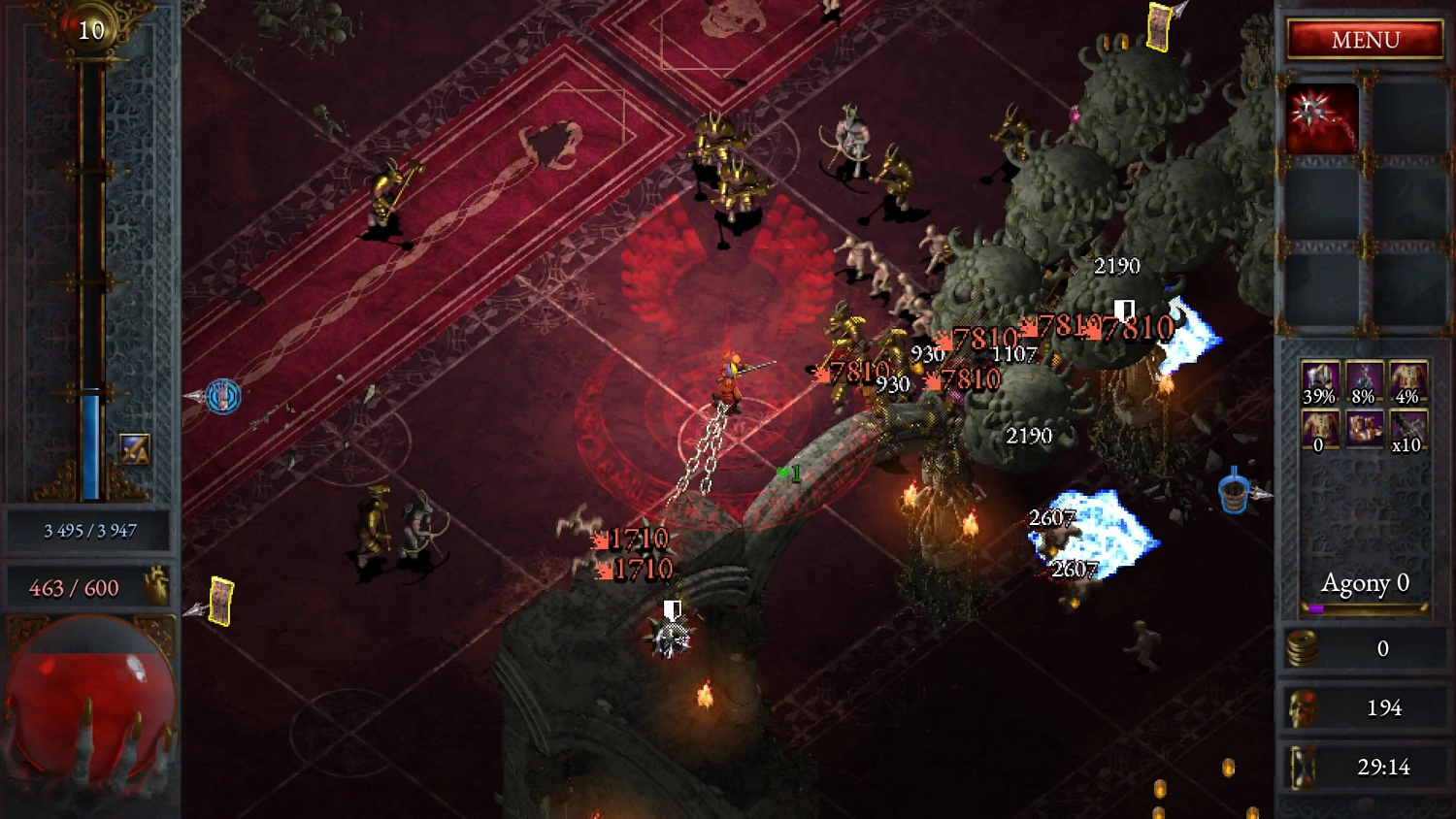Click the Agony 0 label

(x=1364, y=583)
